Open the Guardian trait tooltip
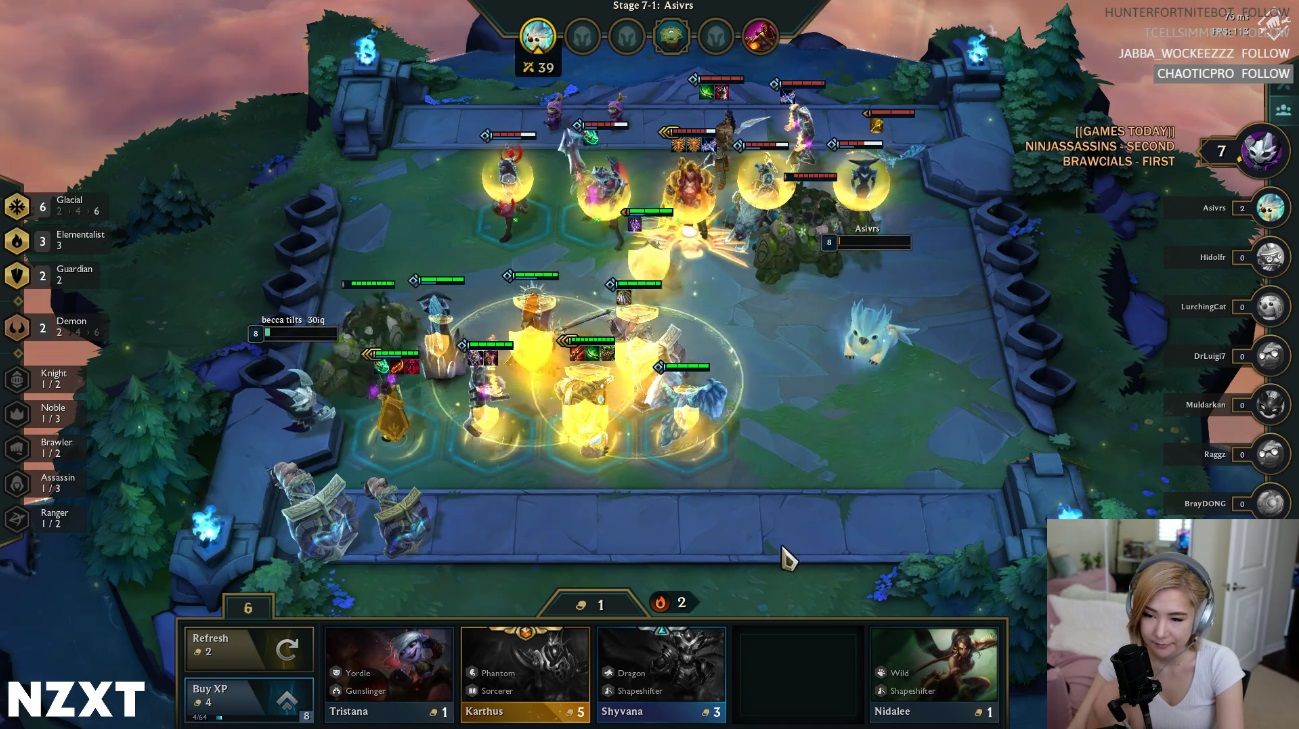Screen dimensions: 1299x729 [x=55, y=274]
